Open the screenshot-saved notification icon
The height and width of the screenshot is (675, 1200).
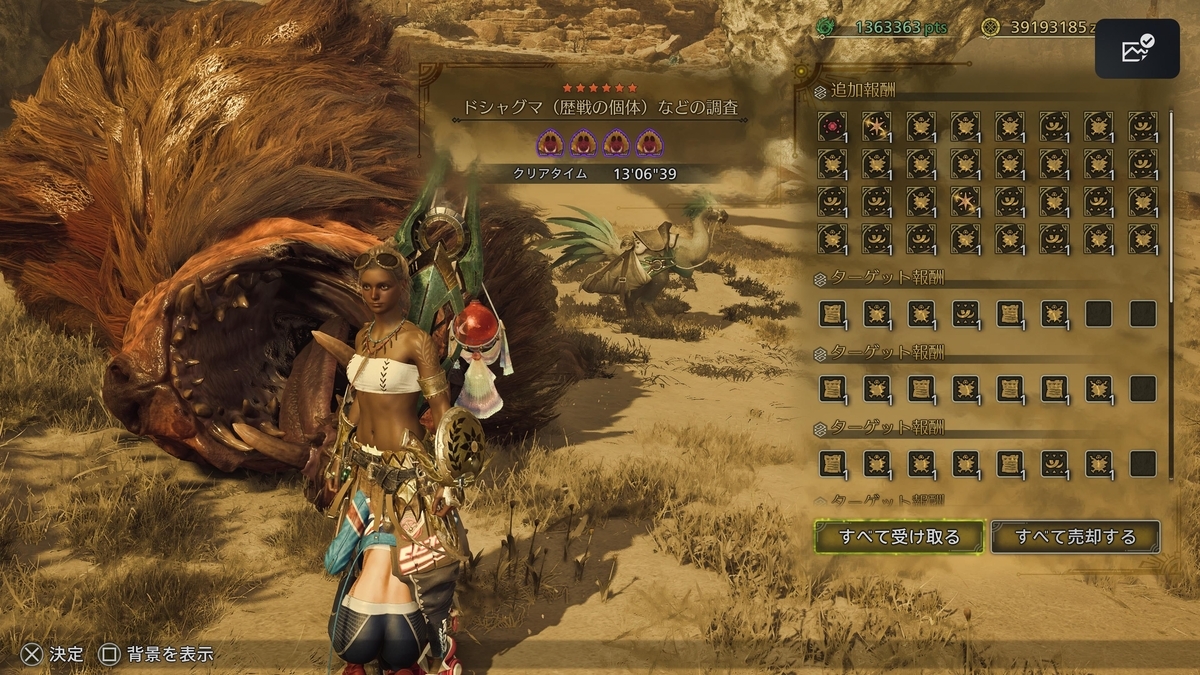coord(1137,49)
